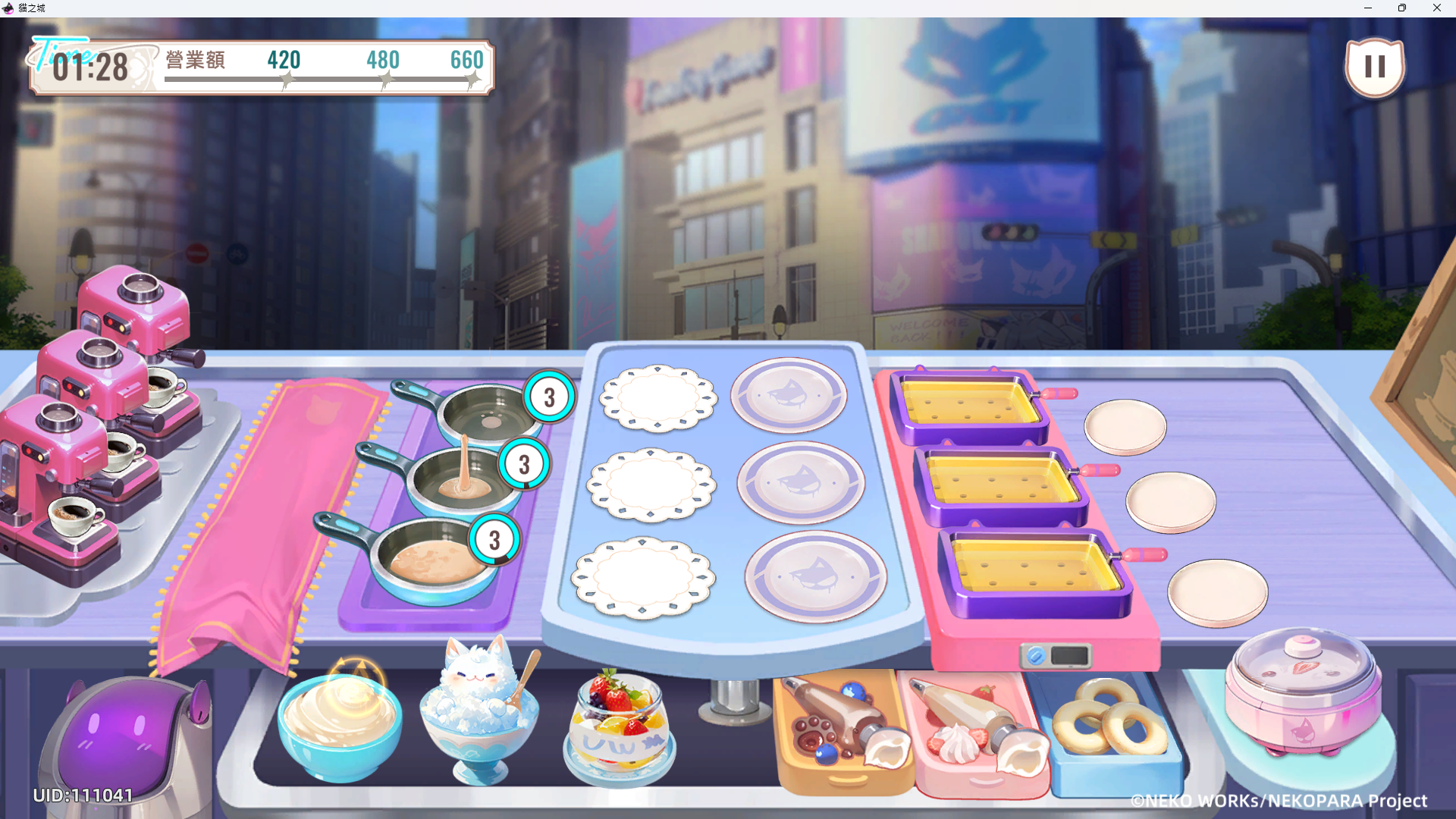Pause the game with the cat-ear button
This screenshot has width=1456, height=819.
(1374, 67)
